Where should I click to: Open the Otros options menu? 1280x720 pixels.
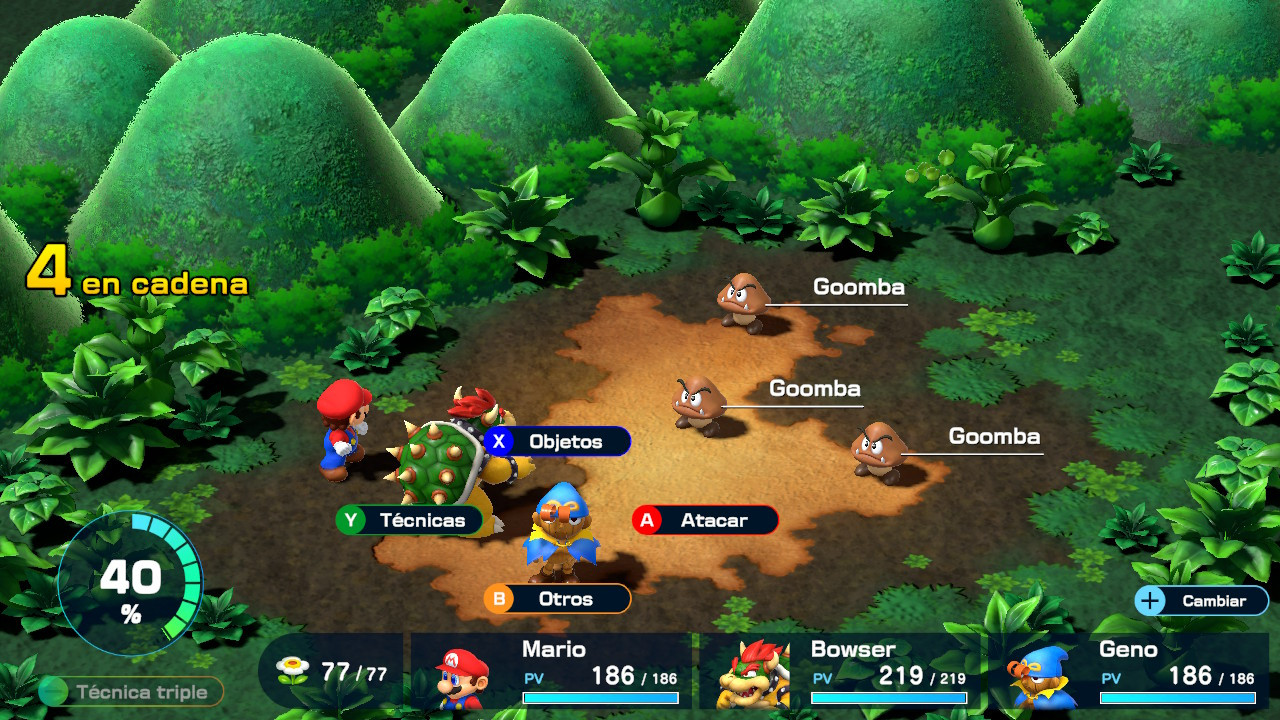point(556,599)
